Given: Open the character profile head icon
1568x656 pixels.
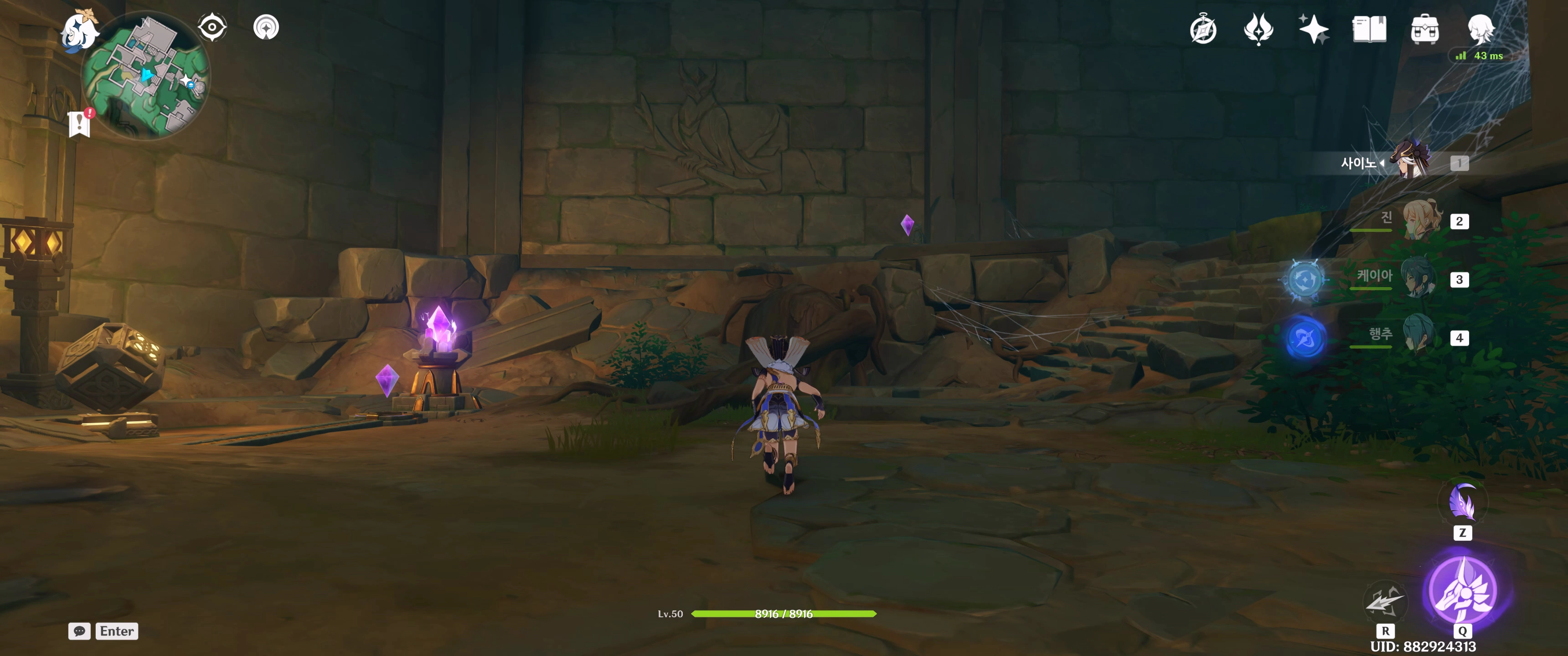Looking at the screenshot, I should coord(1480,28).
